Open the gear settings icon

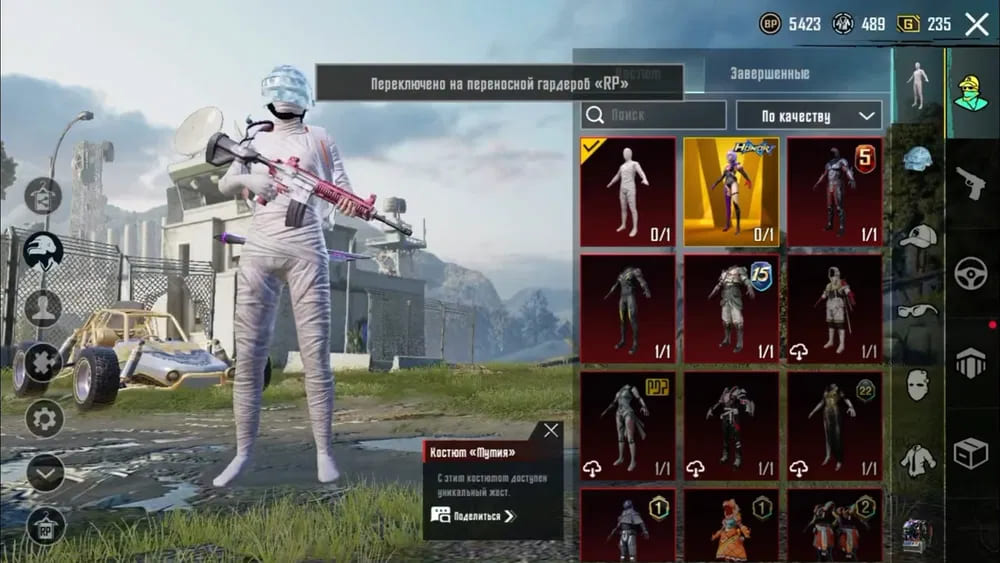(x=45, y=417)
